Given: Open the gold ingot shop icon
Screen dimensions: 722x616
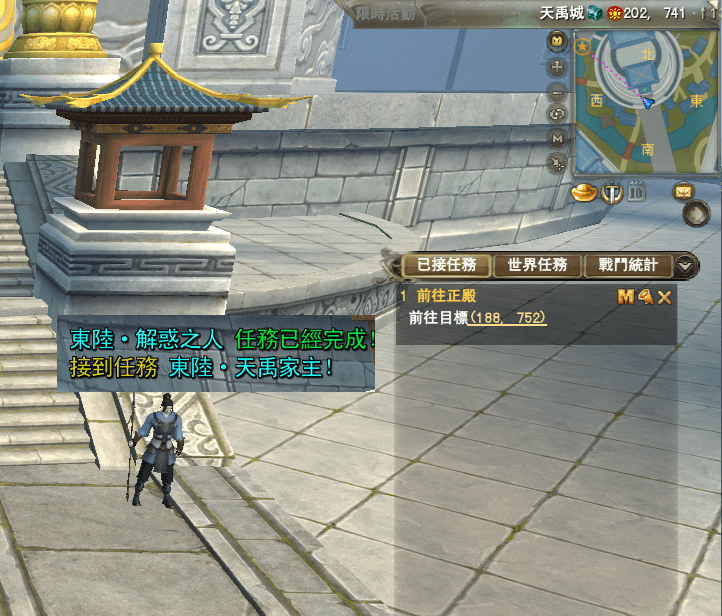Looking at the screenshot, I should coord(585,190).
